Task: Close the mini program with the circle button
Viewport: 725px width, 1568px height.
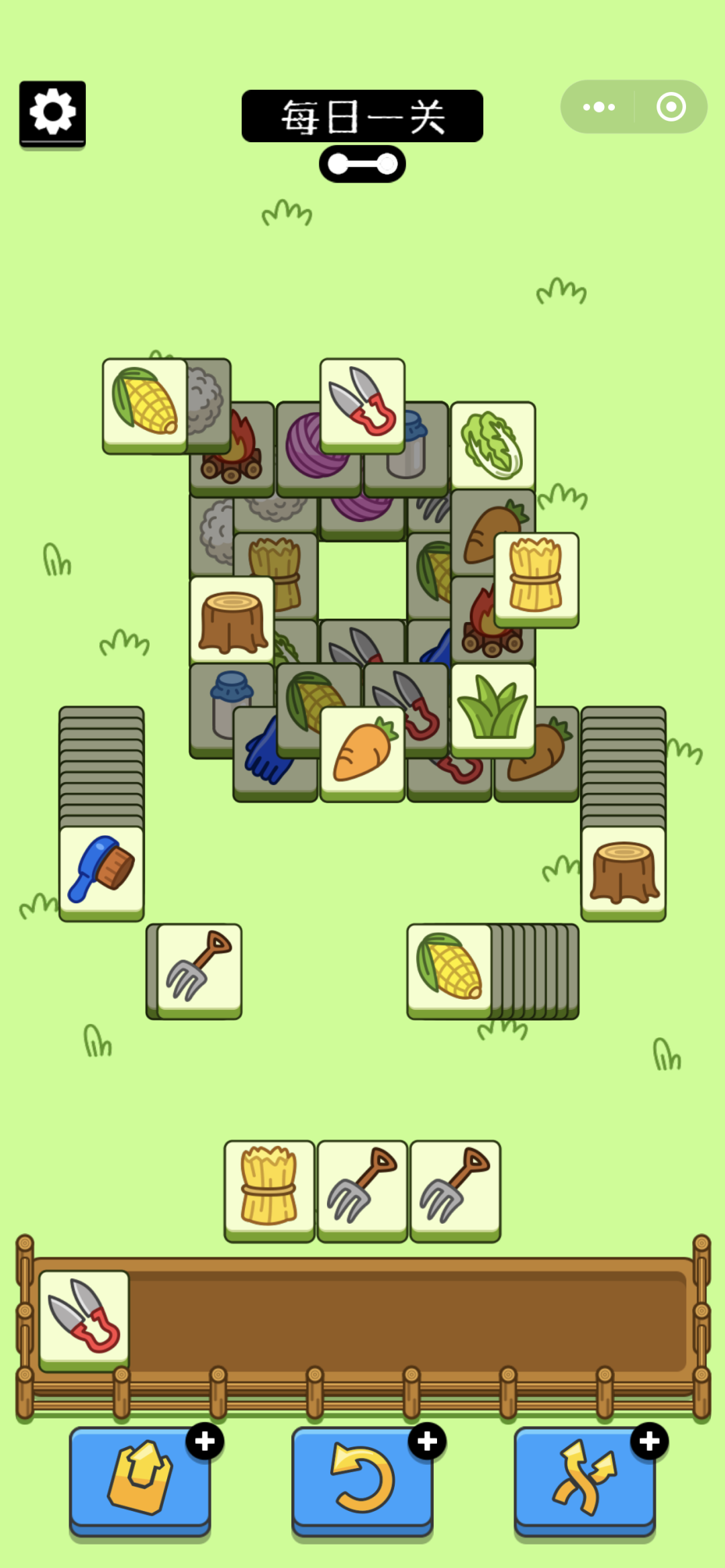Action: pos(671,107)
